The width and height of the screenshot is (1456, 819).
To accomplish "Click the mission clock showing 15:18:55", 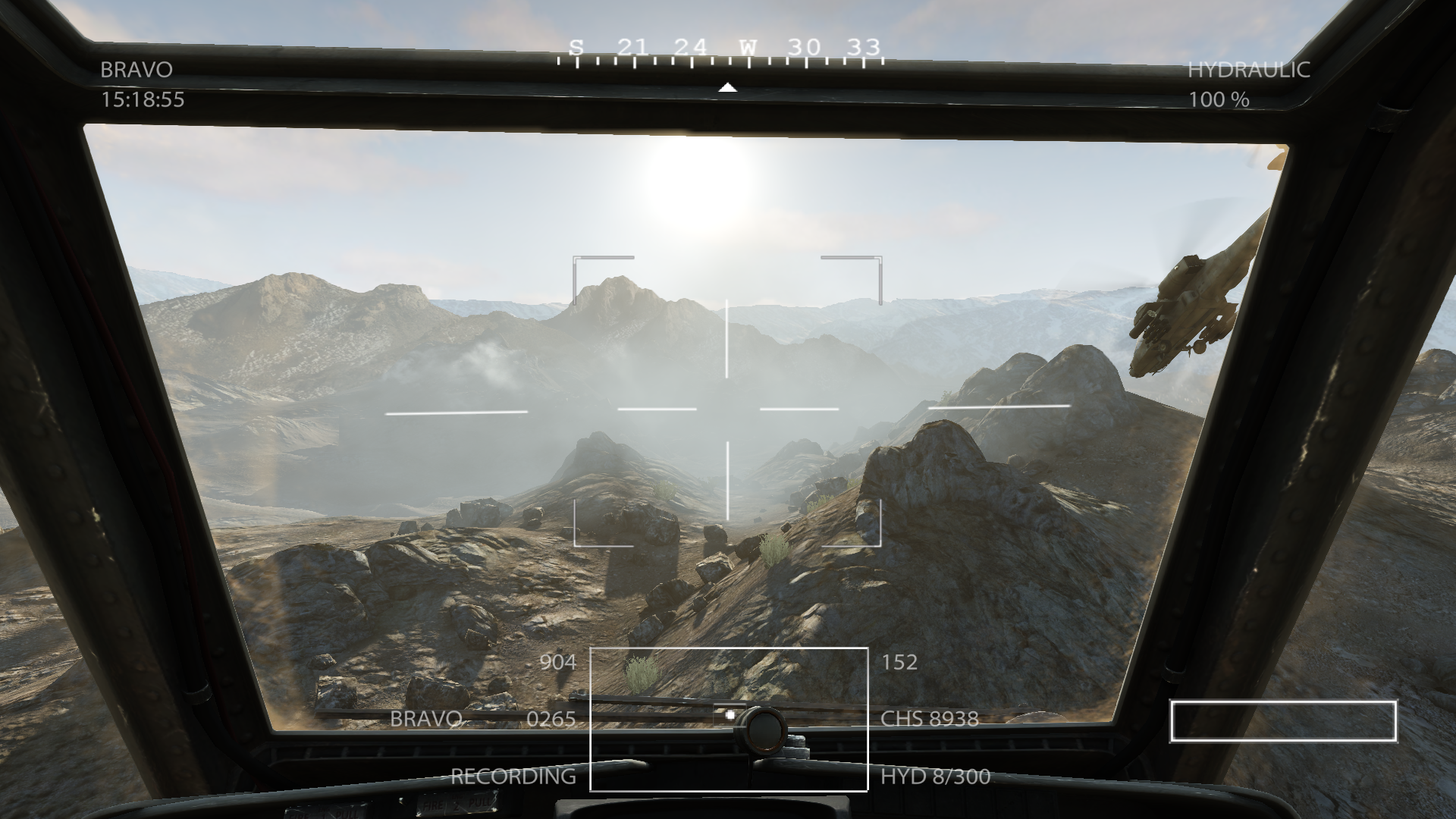I will pyautogui.click(x=143, y=99).
